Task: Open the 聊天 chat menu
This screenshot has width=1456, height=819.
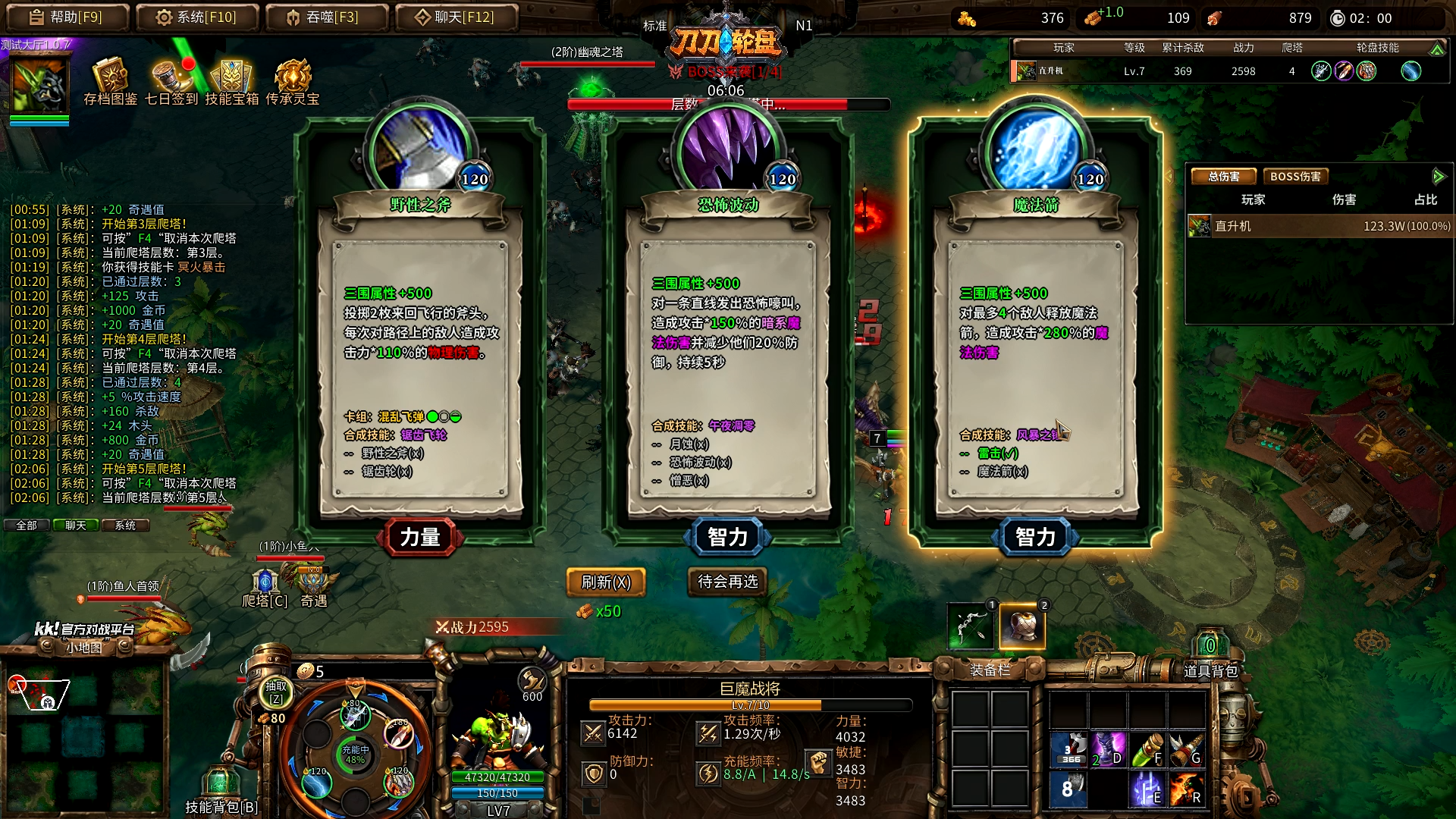Action: tap(457, 17)
